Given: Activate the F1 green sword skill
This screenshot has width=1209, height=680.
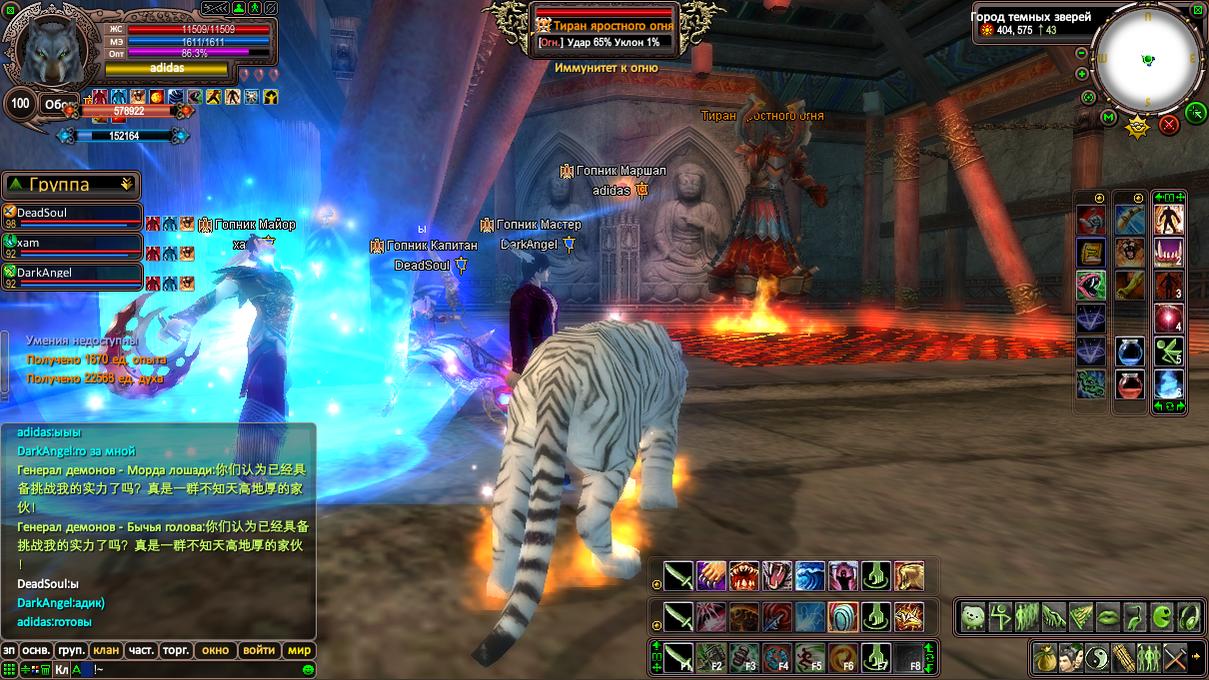Looking at the screenshot, I should coord(679,657).
